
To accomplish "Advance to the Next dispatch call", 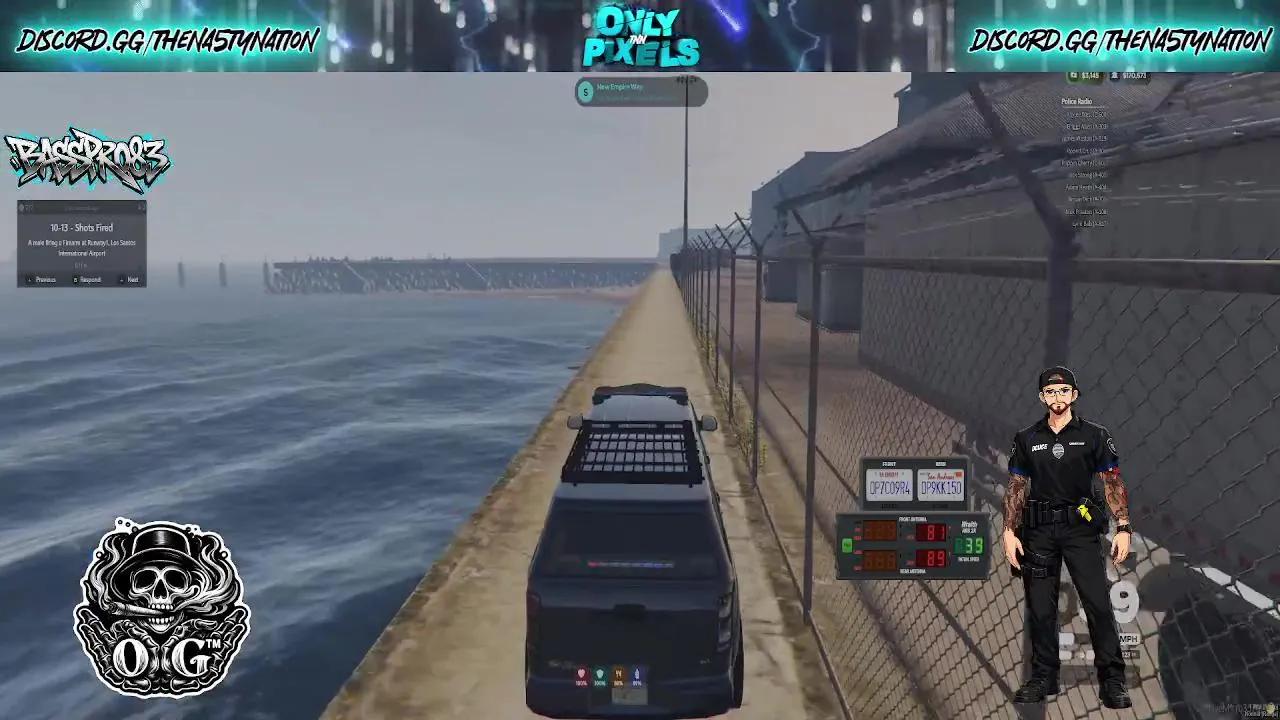I will pyautogui.click(x=131, y=279).
